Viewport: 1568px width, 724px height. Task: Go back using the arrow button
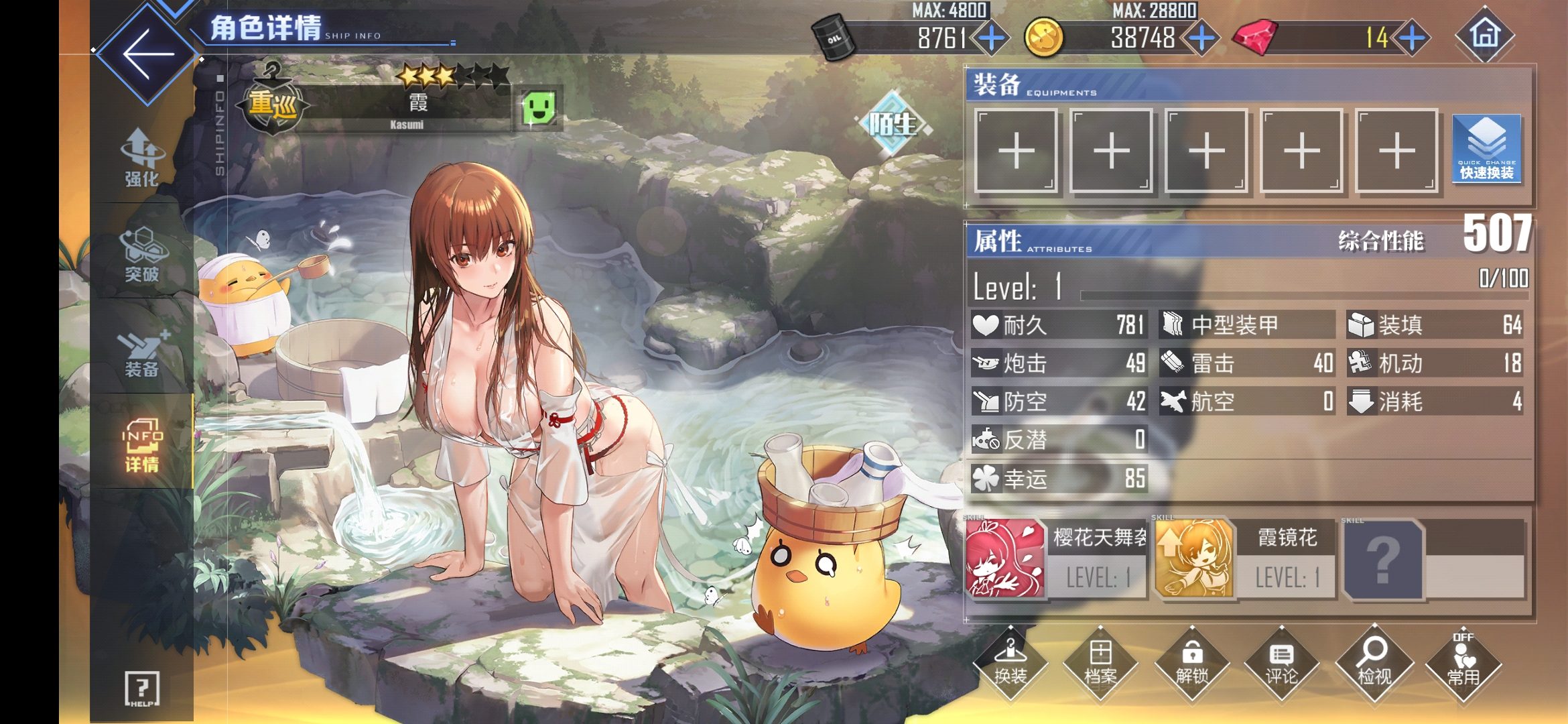coord(148,55)
